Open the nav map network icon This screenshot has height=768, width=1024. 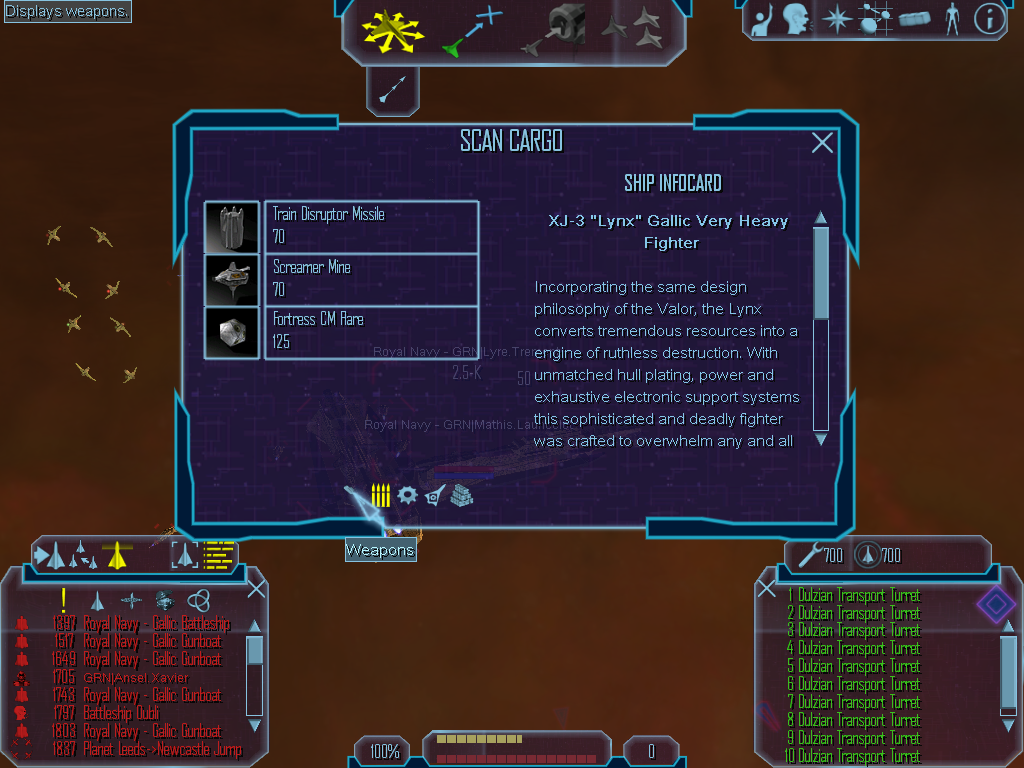(x=876, y=19)
